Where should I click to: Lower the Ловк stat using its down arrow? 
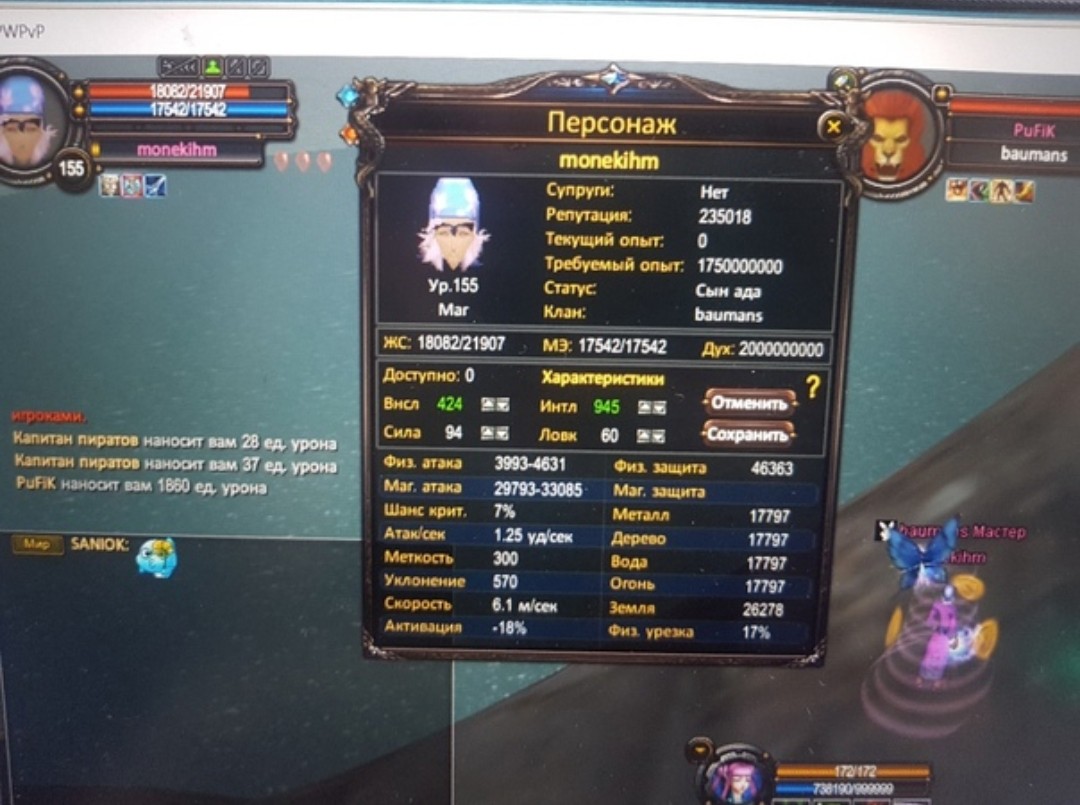point(659,436)
